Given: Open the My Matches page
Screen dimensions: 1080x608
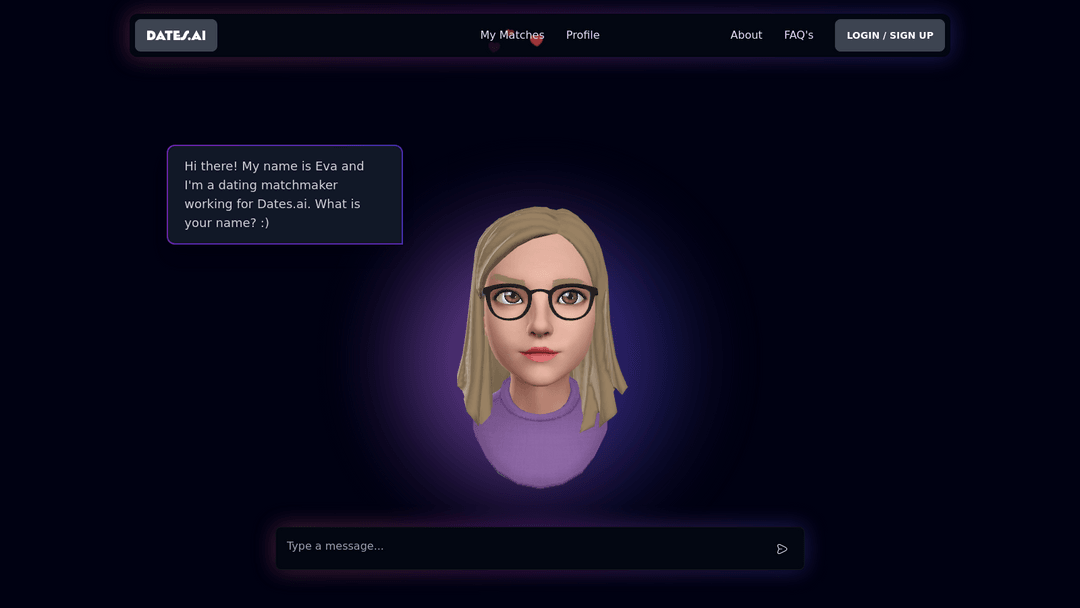Looking at the screenshot, I should pos(512,35).
